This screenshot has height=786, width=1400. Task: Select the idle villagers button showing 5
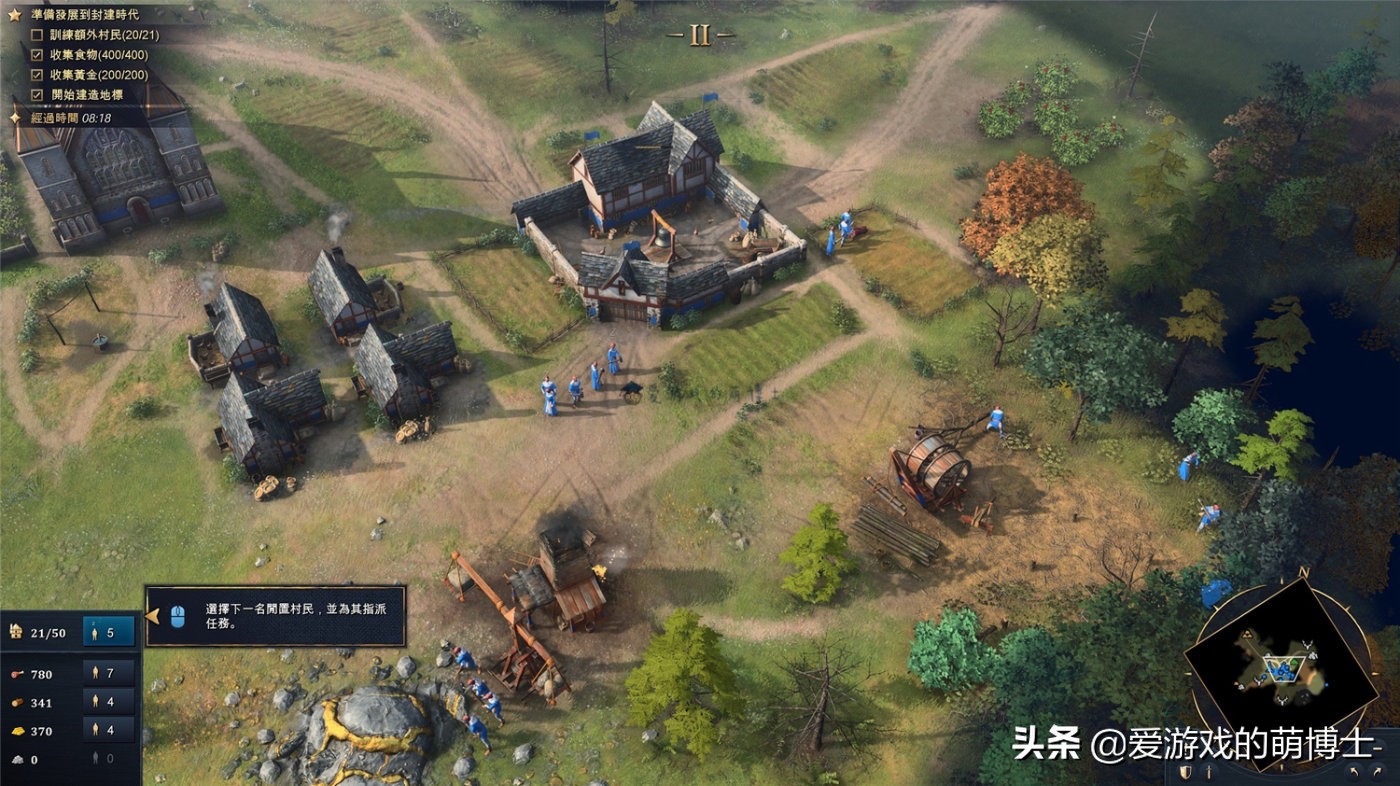pos(110,632)
